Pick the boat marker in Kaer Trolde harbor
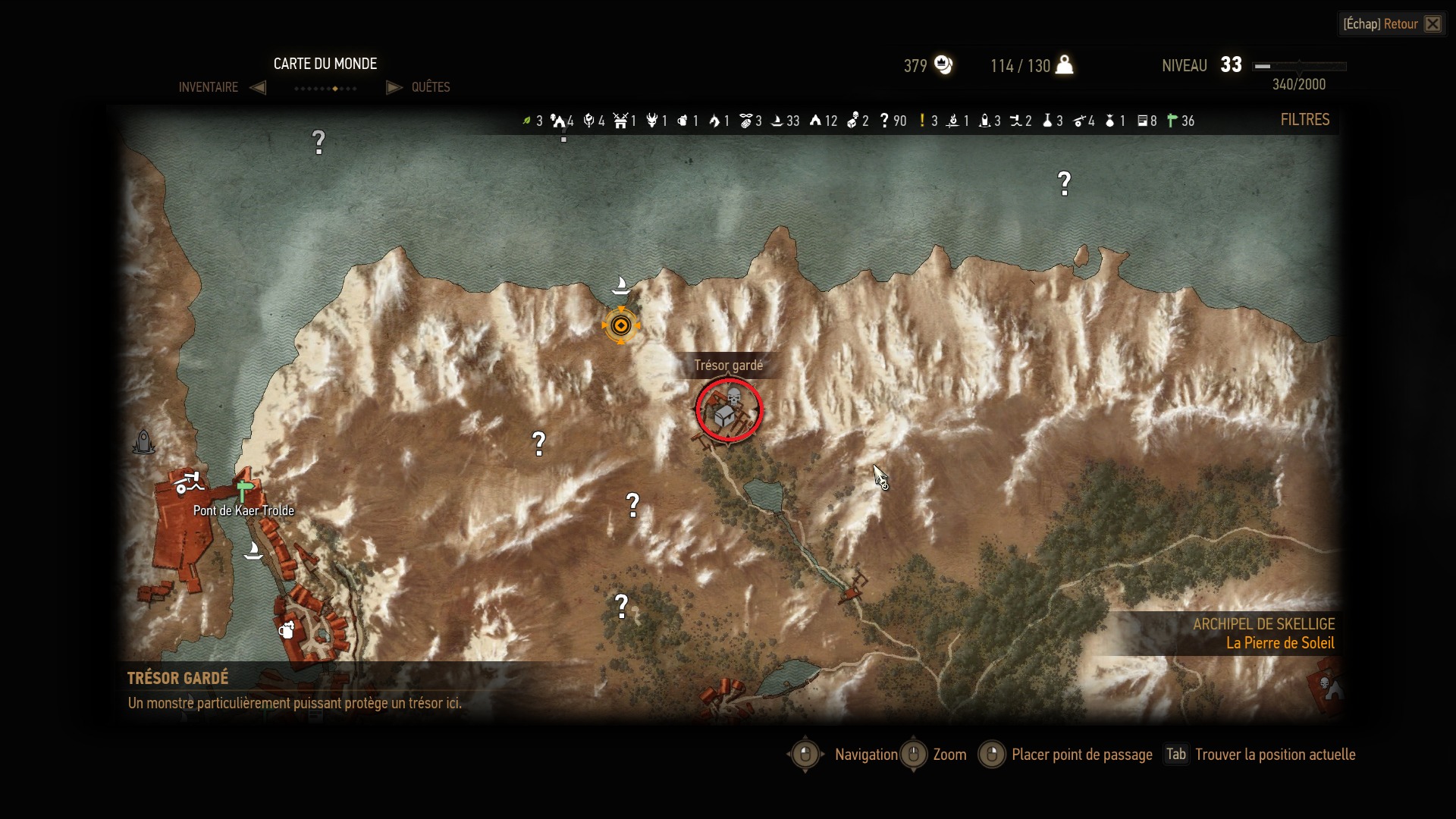 (253, 550)
